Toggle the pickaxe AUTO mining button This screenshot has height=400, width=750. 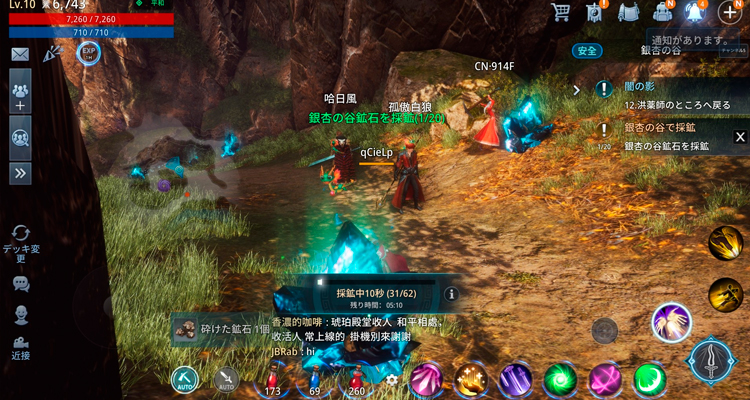(x=185, y=380)
